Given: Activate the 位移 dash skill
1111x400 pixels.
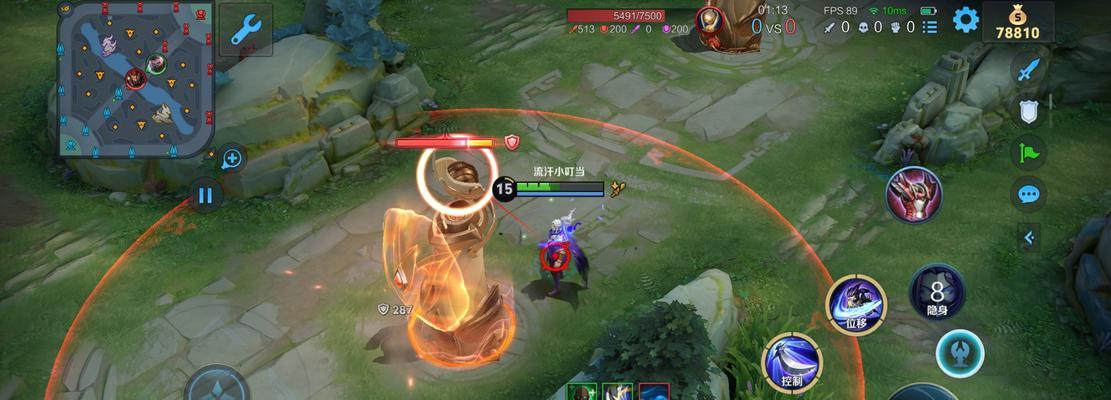Looking at the screenshot, I should click(857, 301).
